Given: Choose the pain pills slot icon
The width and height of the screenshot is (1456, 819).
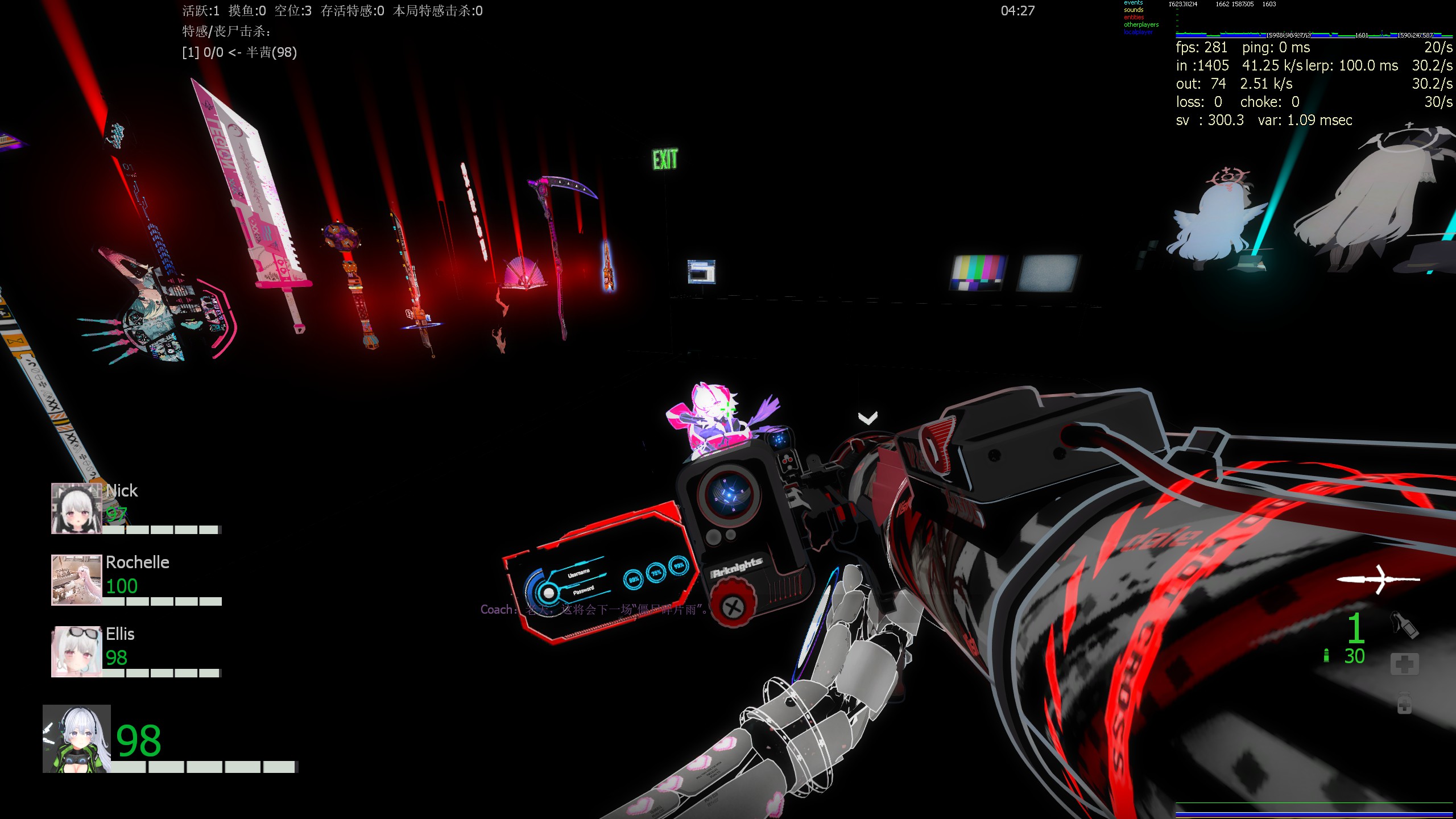Looking at the screenshot, I should [1404, 704].
